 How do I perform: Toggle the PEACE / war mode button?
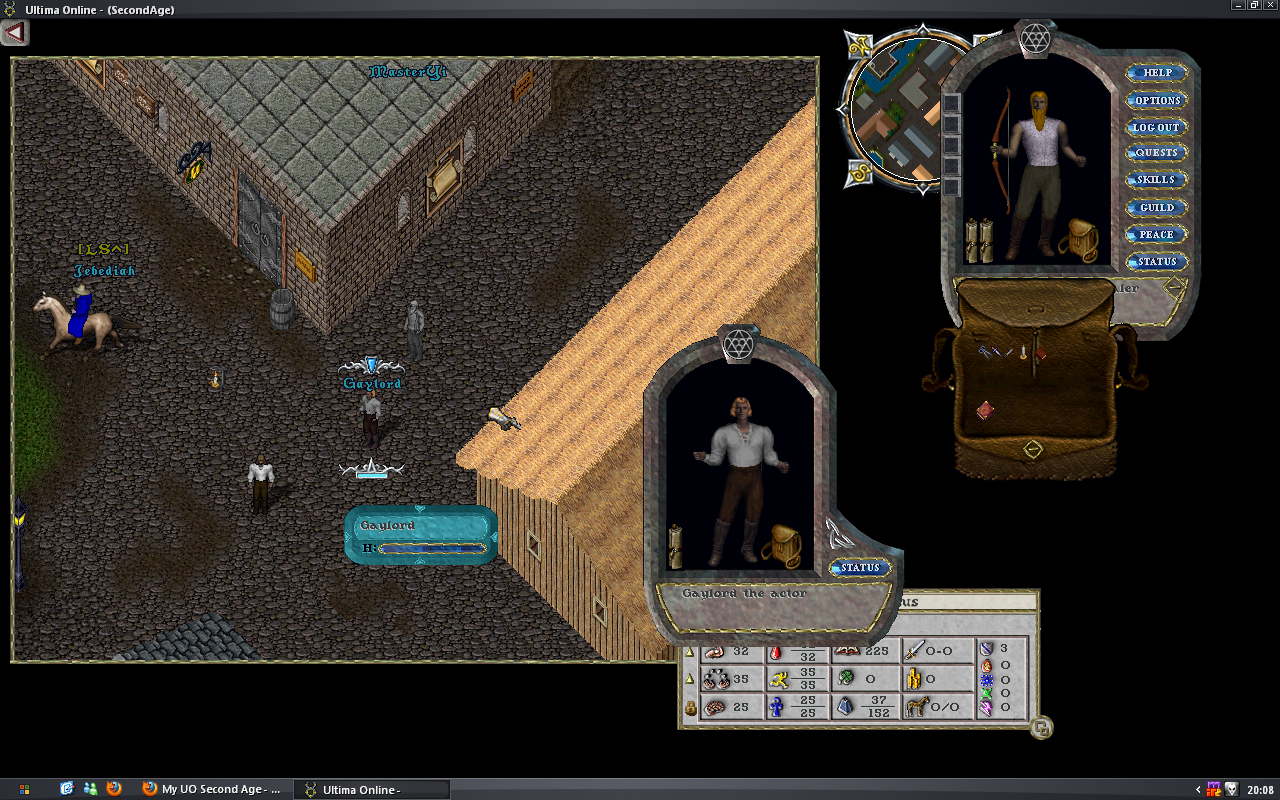[1157, 234]
